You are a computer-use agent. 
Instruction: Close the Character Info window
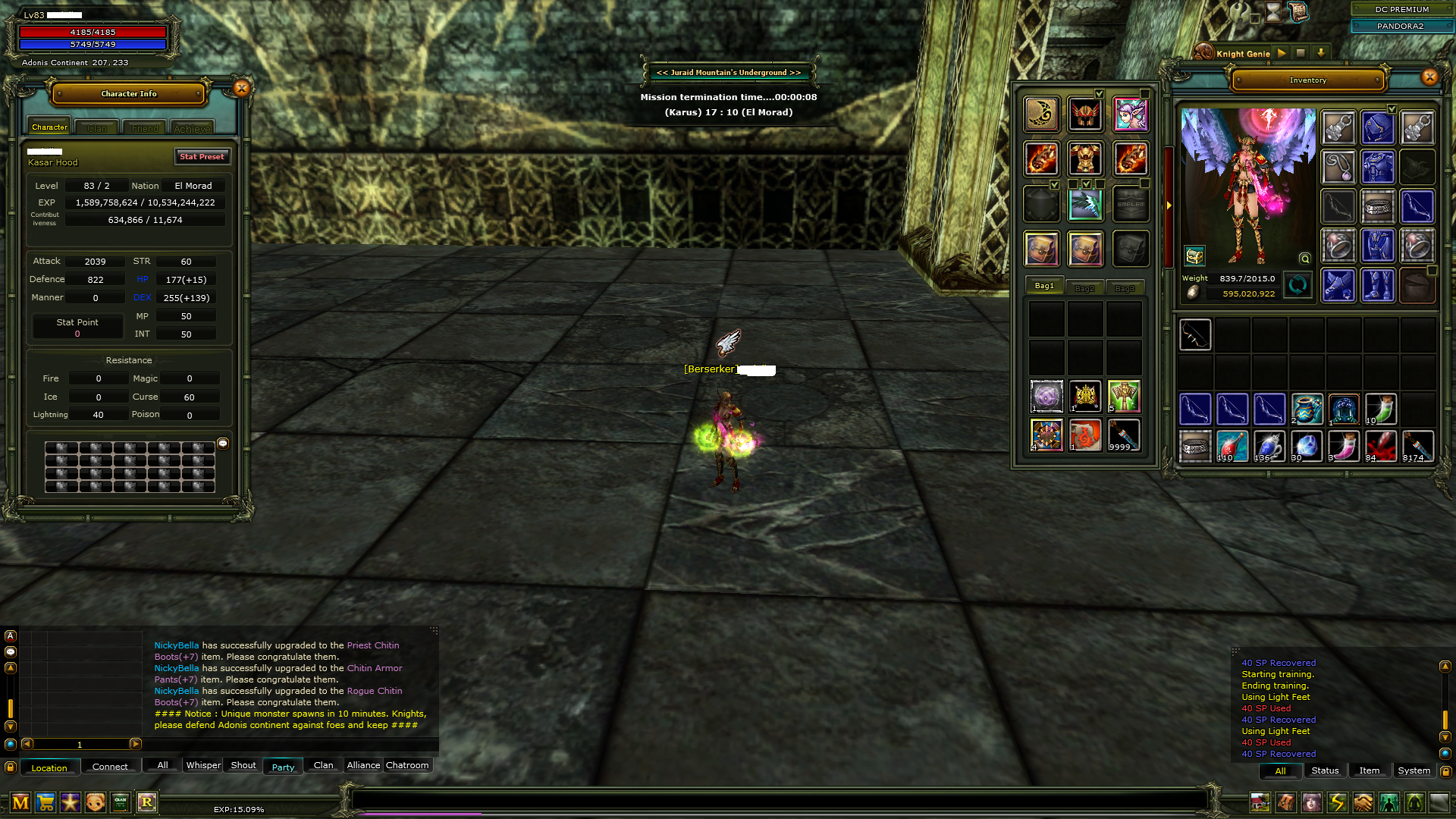coord(241,89)
